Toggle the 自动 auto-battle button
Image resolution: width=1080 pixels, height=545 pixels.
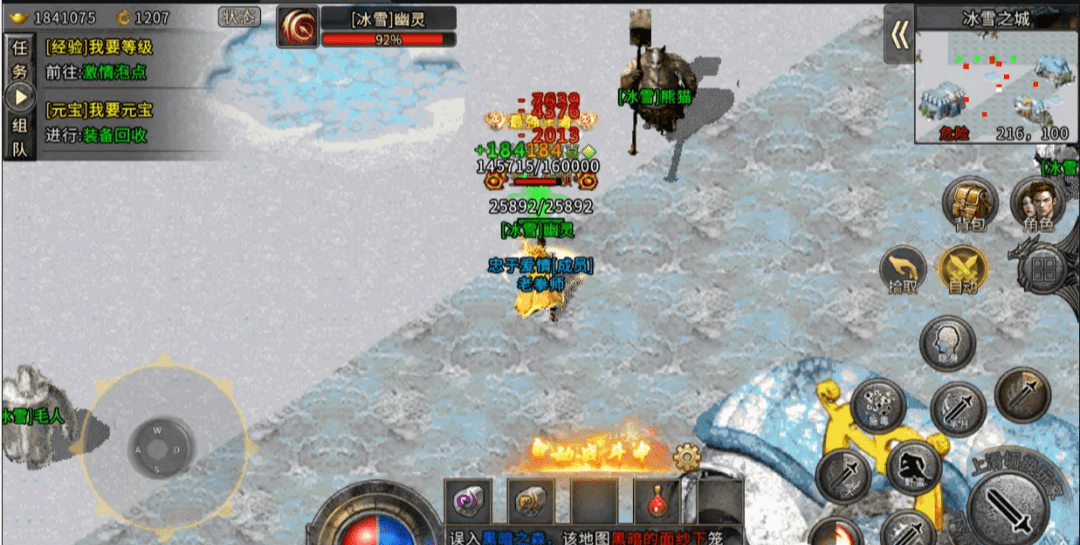click(963, 270)
